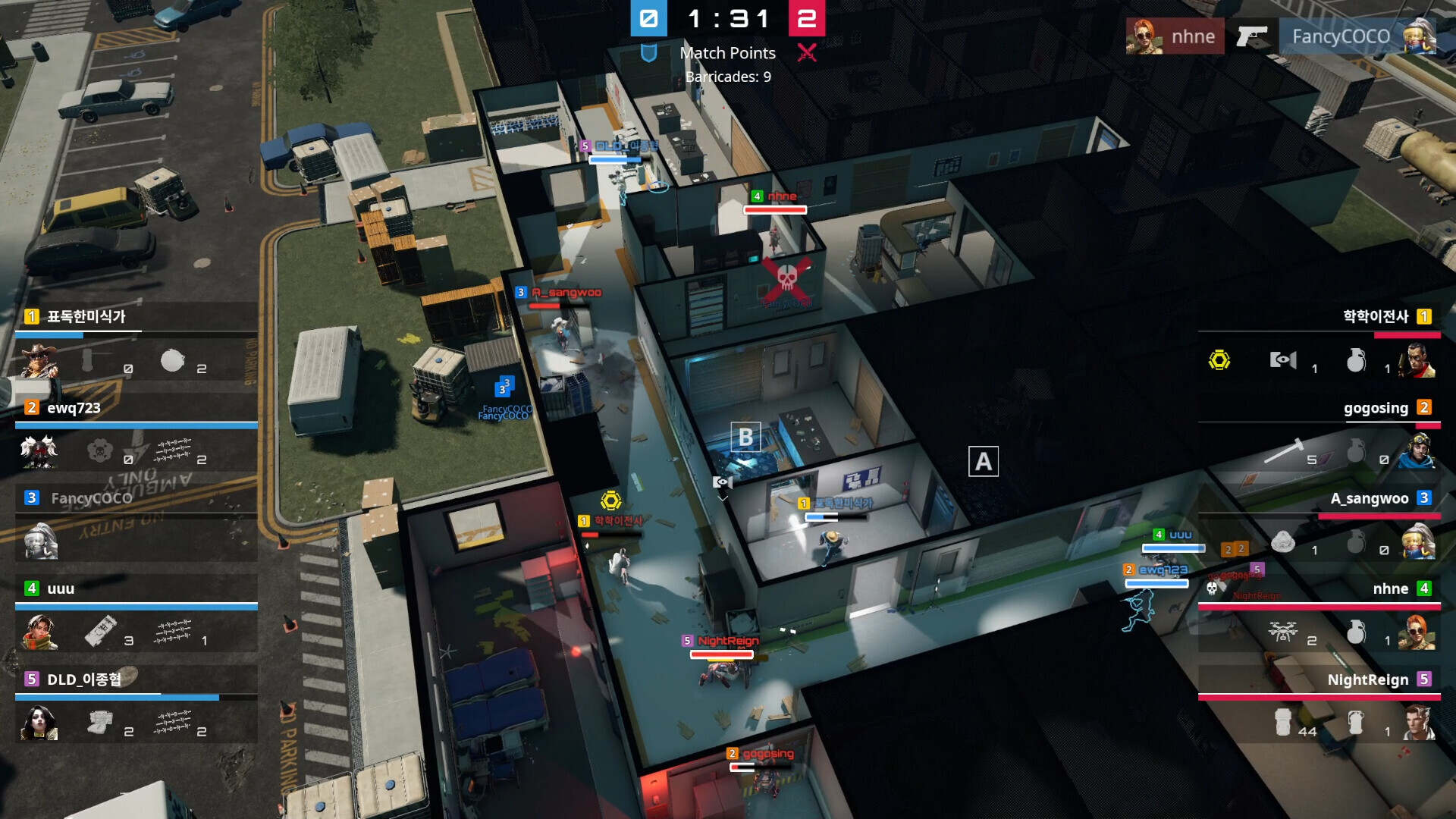
Task: Click the bomb site B marker
Action: coord(745,437)
